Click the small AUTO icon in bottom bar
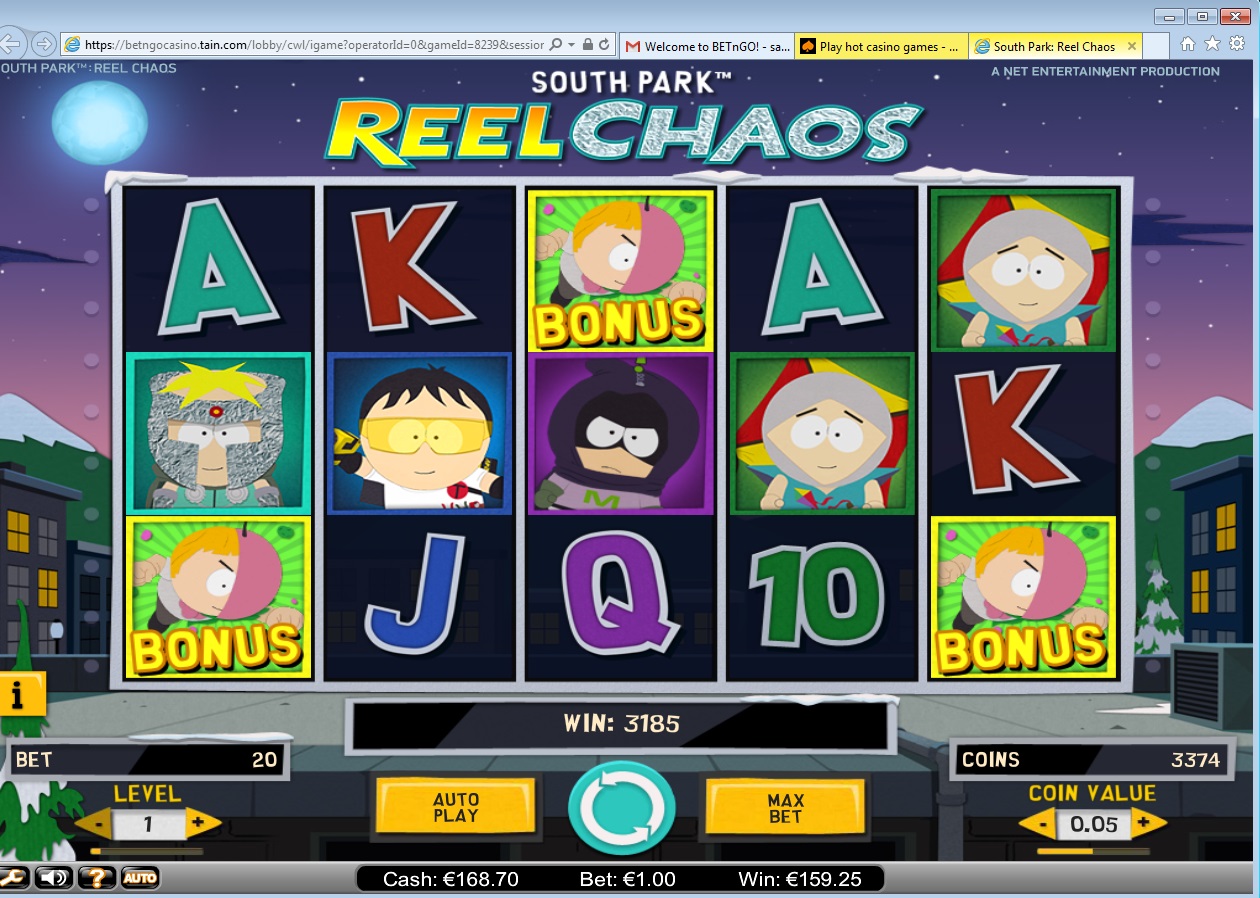Viewport: 1260px width, 898px height. coord(140,878)
